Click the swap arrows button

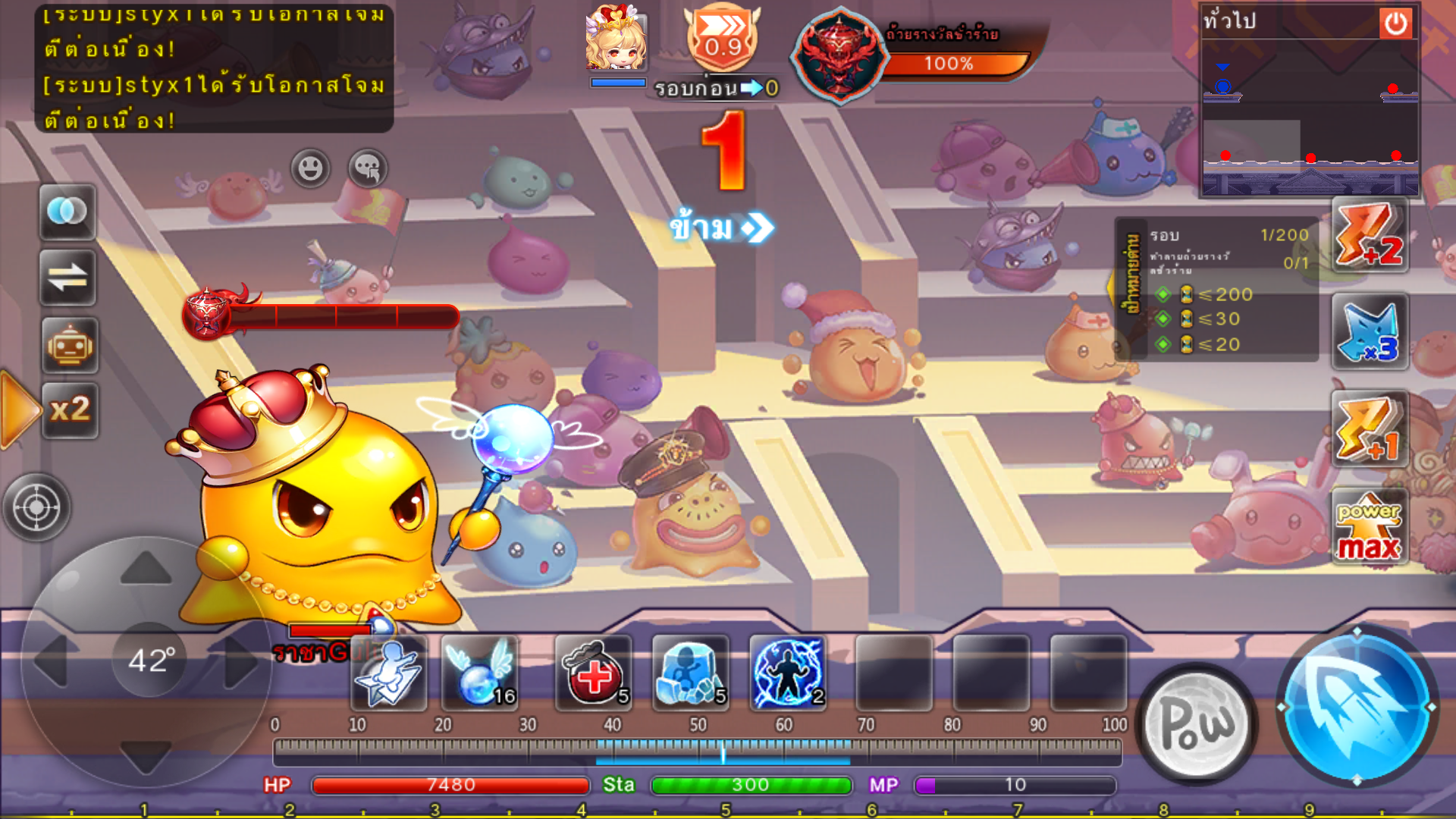click(x=67, y=278)
